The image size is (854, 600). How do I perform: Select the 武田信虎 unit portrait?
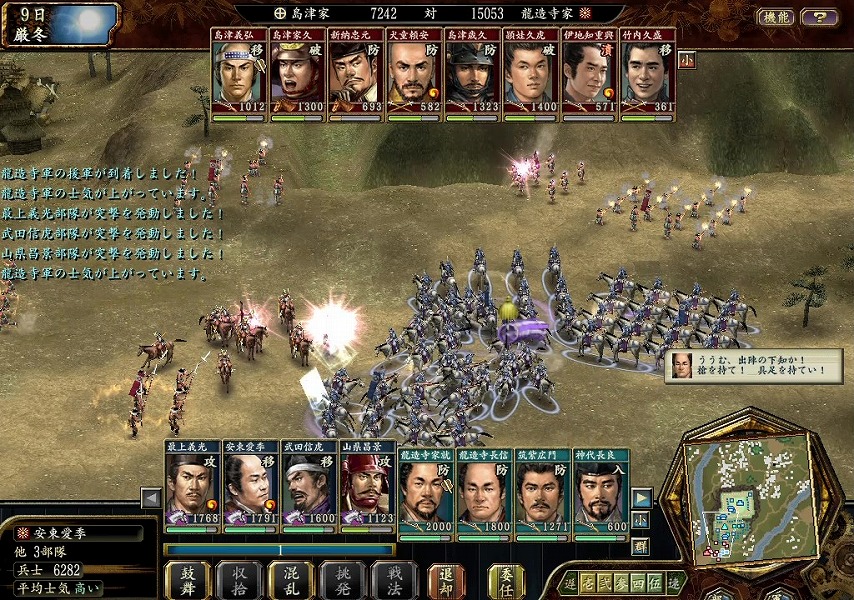click(309, 489)
